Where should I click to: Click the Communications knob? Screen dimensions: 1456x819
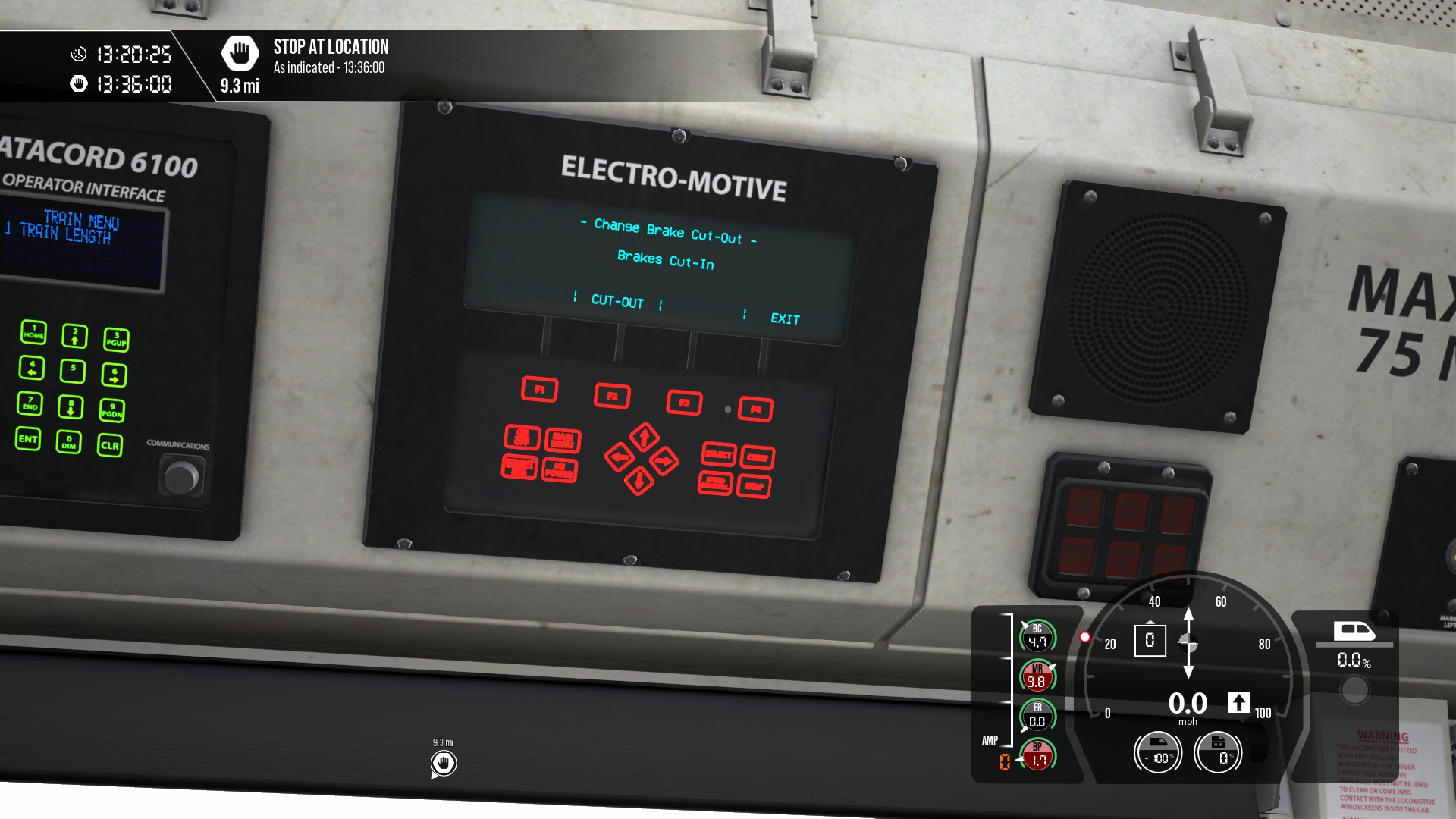coord(181,478)
